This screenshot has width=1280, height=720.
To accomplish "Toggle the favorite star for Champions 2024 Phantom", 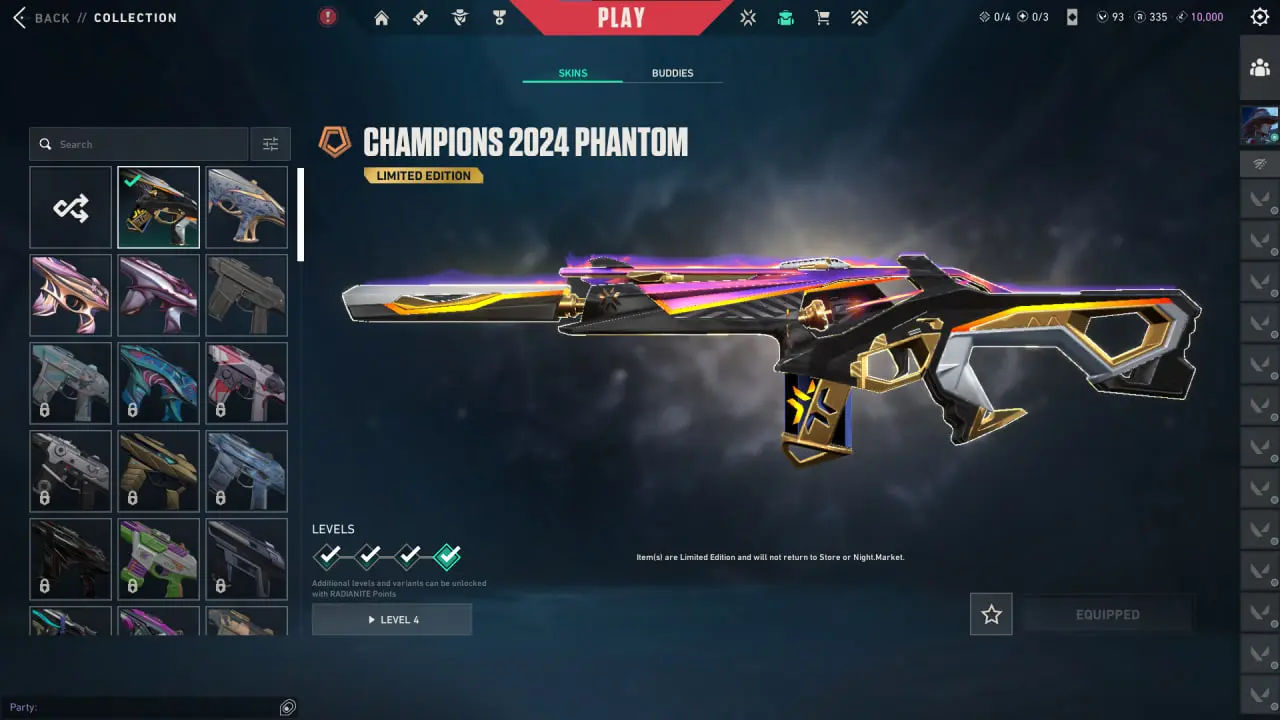I will pyautogui.click(x=990, y=614).
